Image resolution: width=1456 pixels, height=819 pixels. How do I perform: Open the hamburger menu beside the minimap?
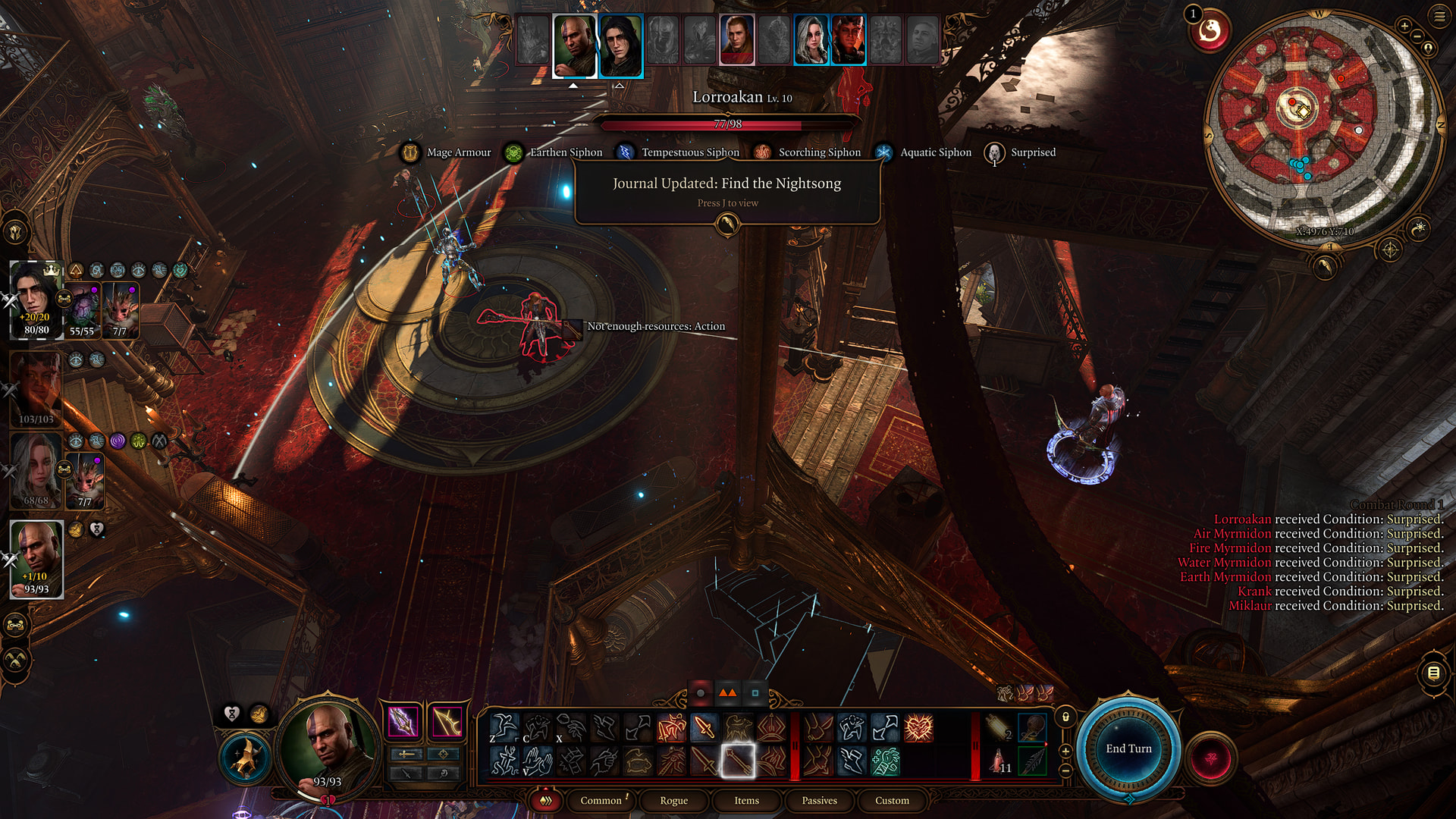[x=1439, y=16]
